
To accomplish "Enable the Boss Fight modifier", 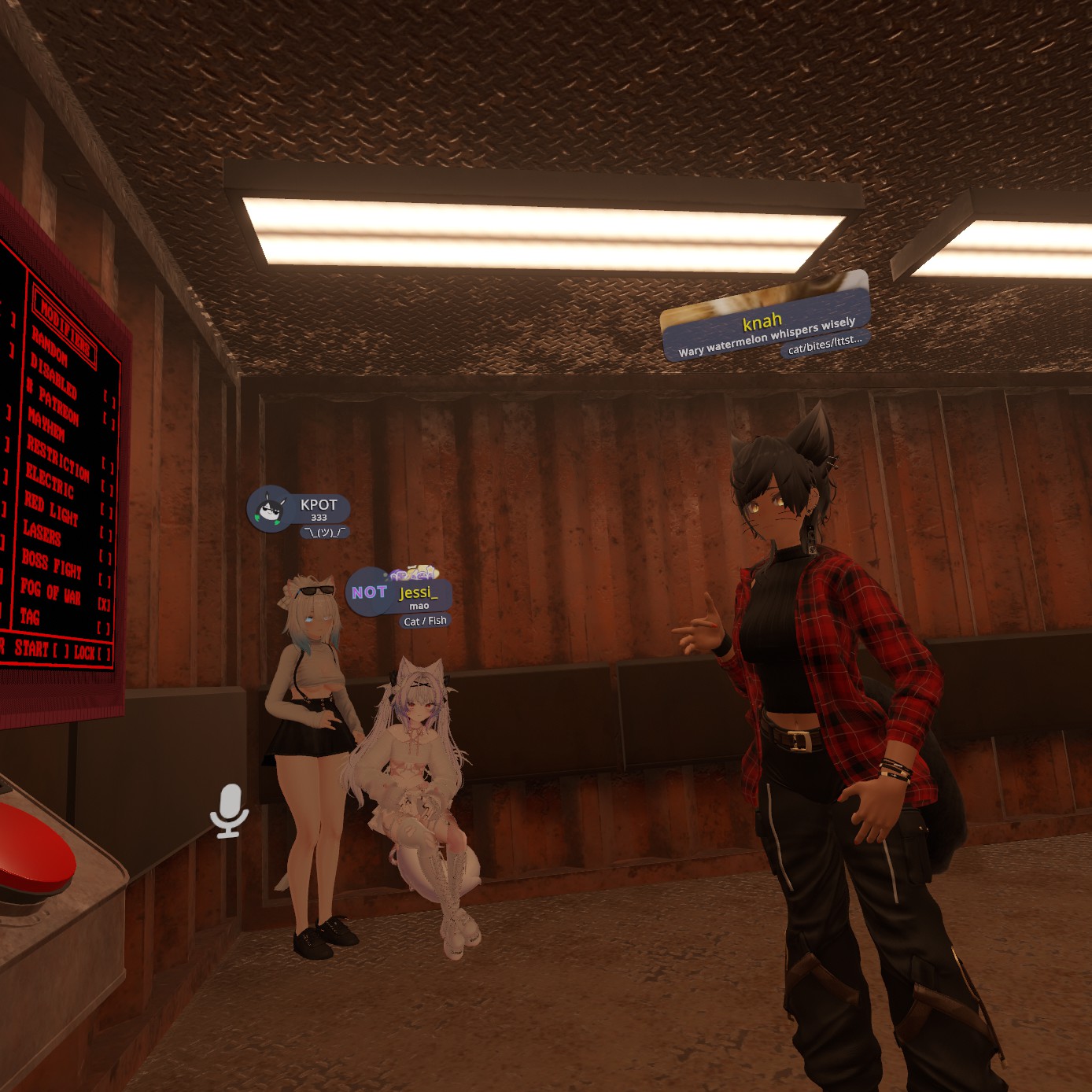I will pyautogui.click(x=105, y=581).
